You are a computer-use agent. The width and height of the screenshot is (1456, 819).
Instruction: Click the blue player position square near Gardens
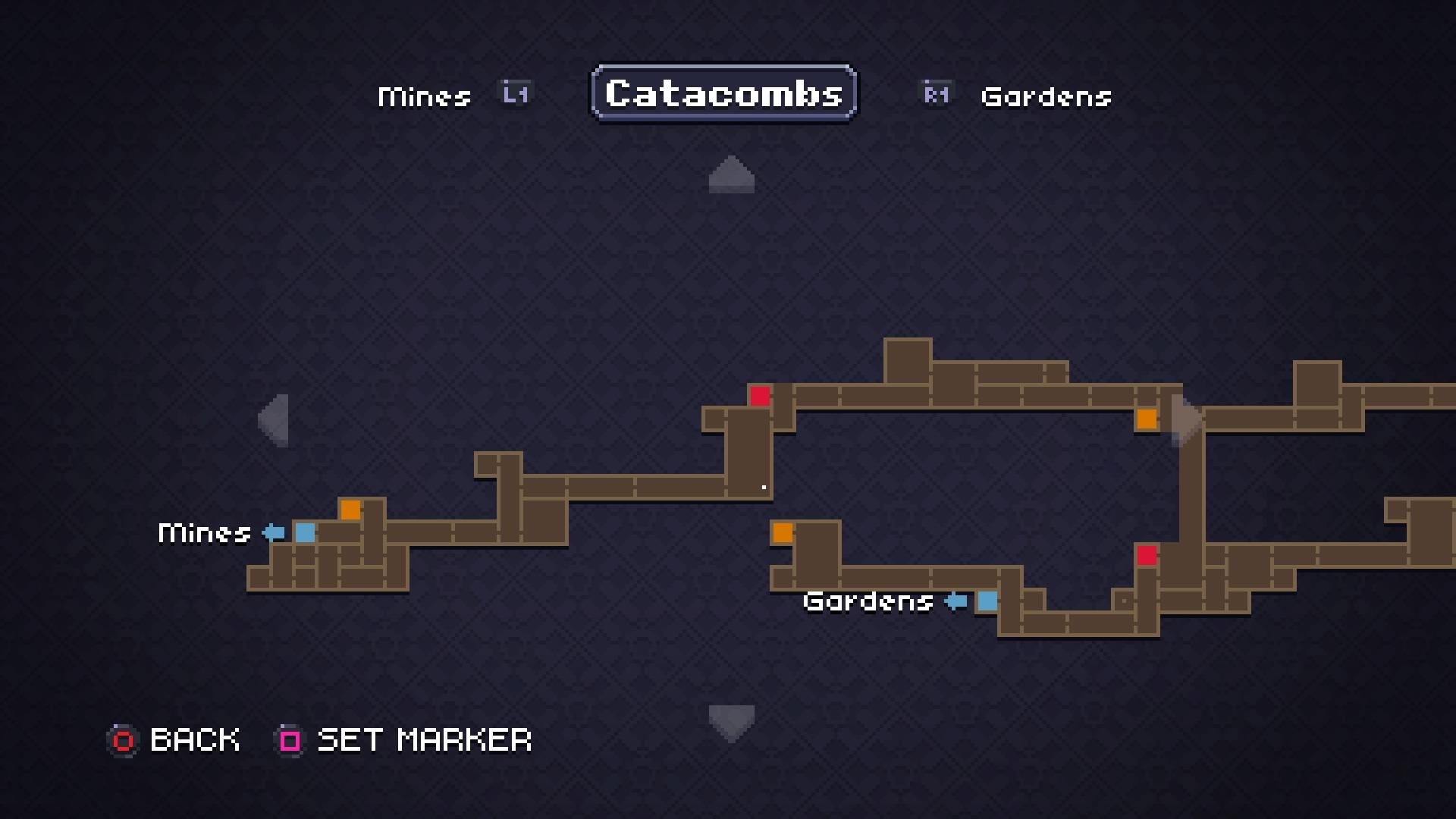[987, 602]
